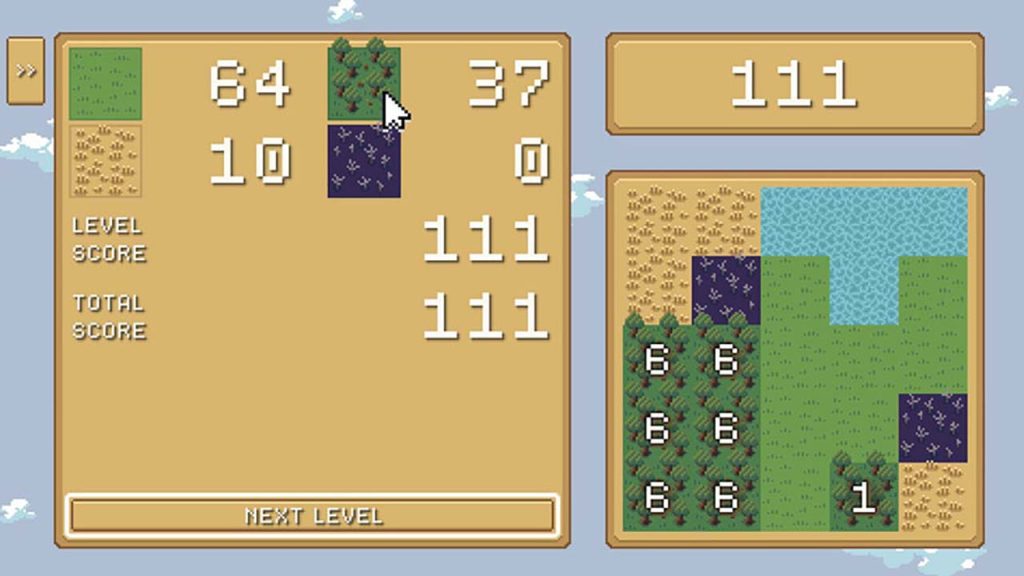Select the dark purple swamp tile icon
1024x576 pixels.
[364, 161]
